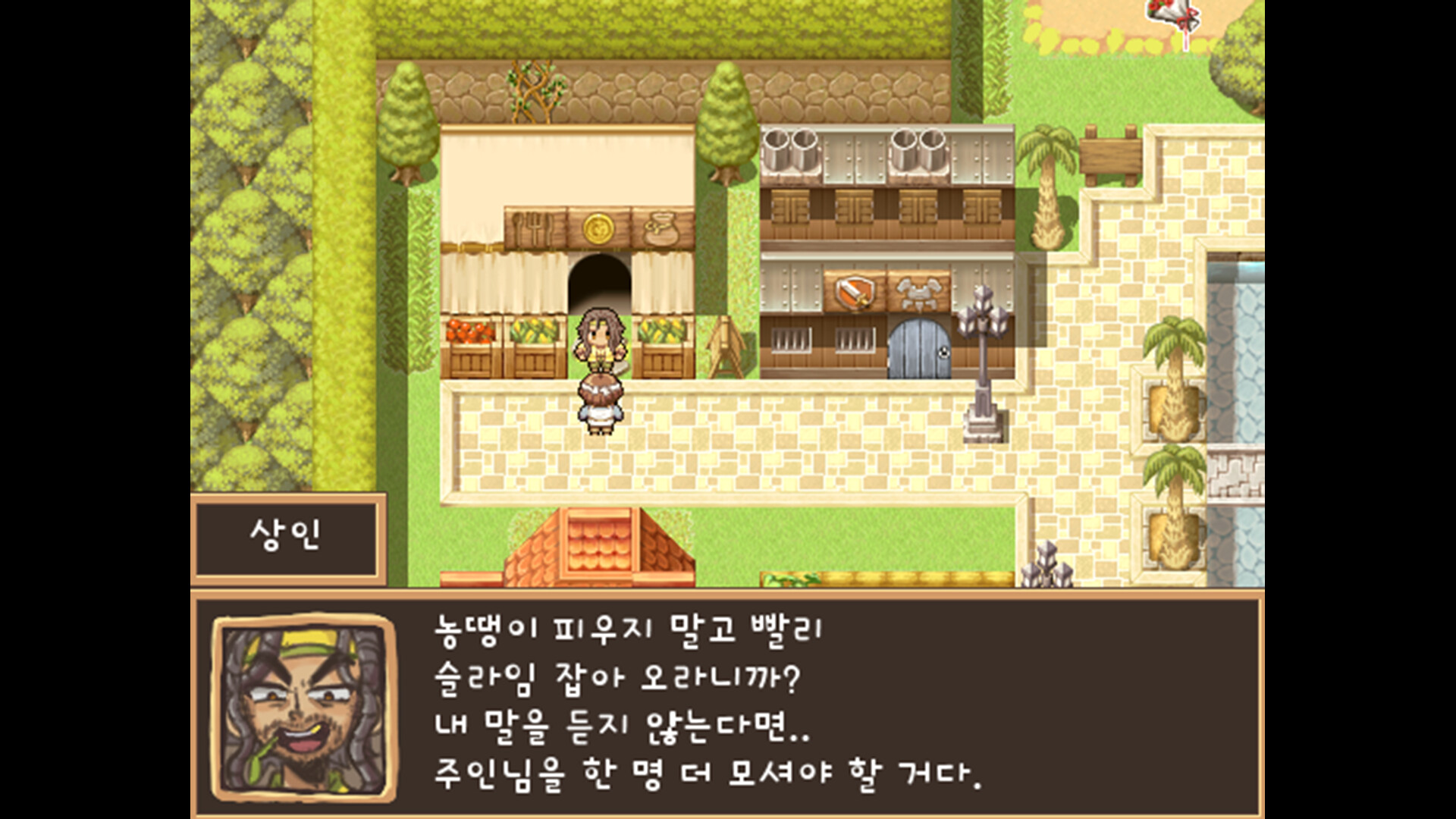The image size is (1456, 819).
Task: Click the fork and knife shop sign
Action: tap(533, 227)
